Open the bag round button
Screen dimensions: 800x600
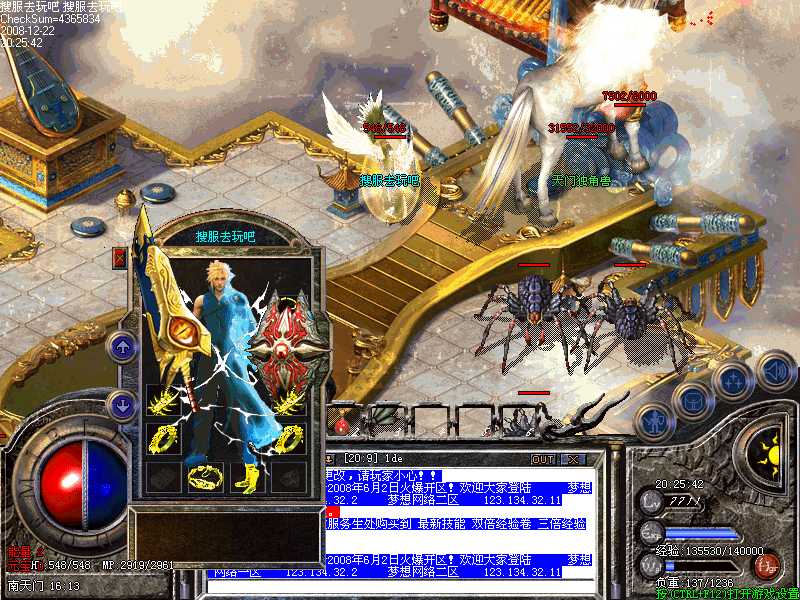(691, 401)
